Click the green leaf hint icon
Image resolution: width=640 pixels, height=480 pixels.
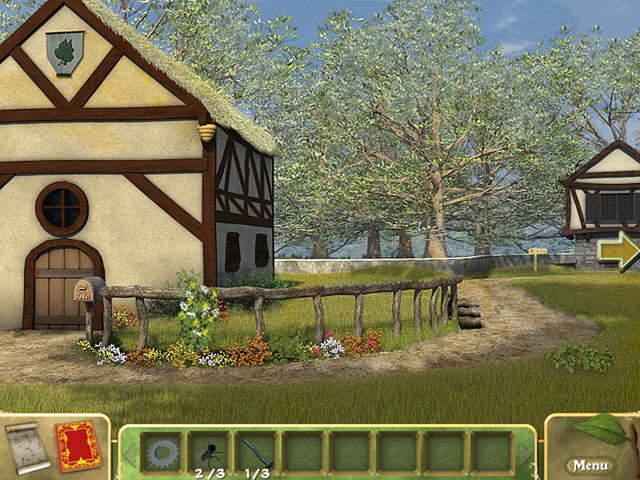coord(600,428)
